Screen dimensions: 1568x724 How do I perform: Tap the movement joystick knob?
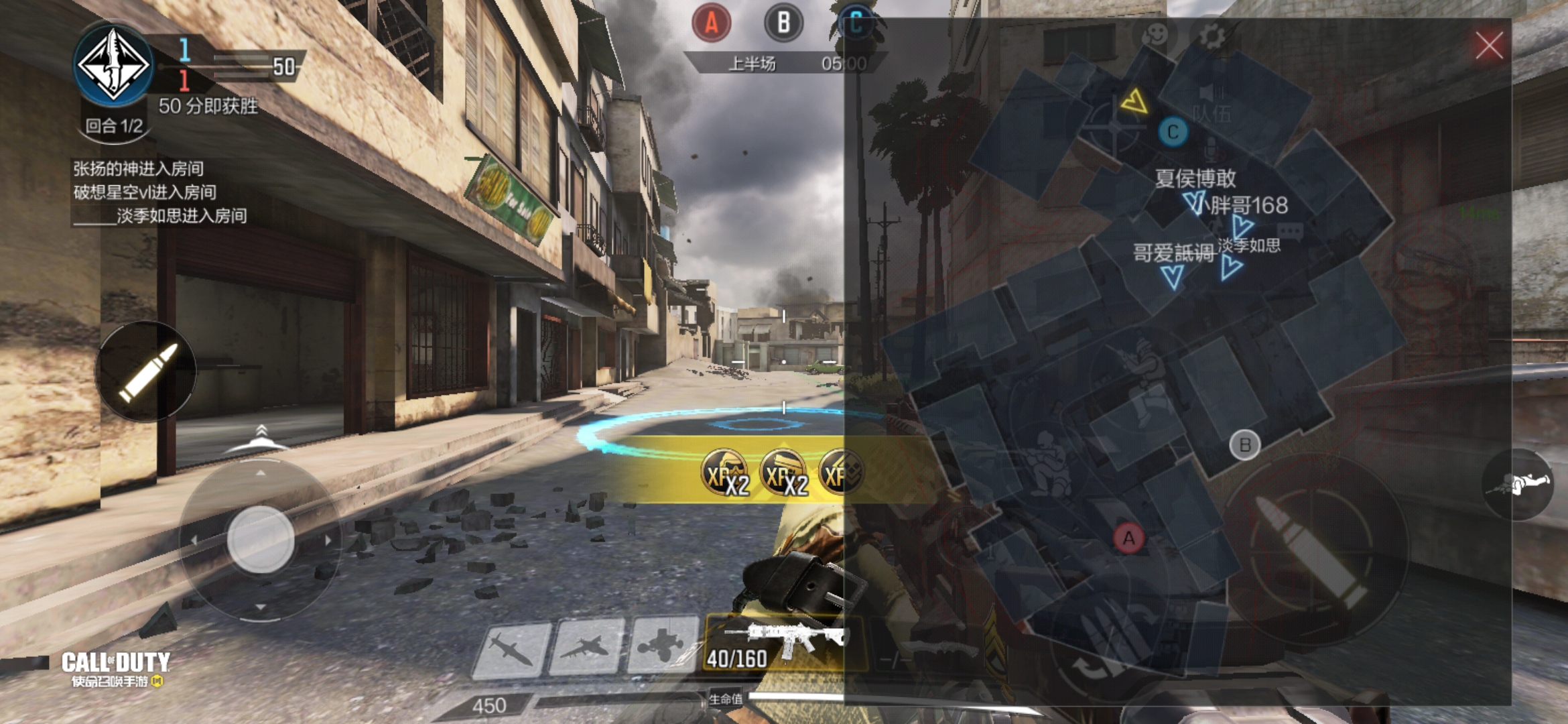(260, 539)
